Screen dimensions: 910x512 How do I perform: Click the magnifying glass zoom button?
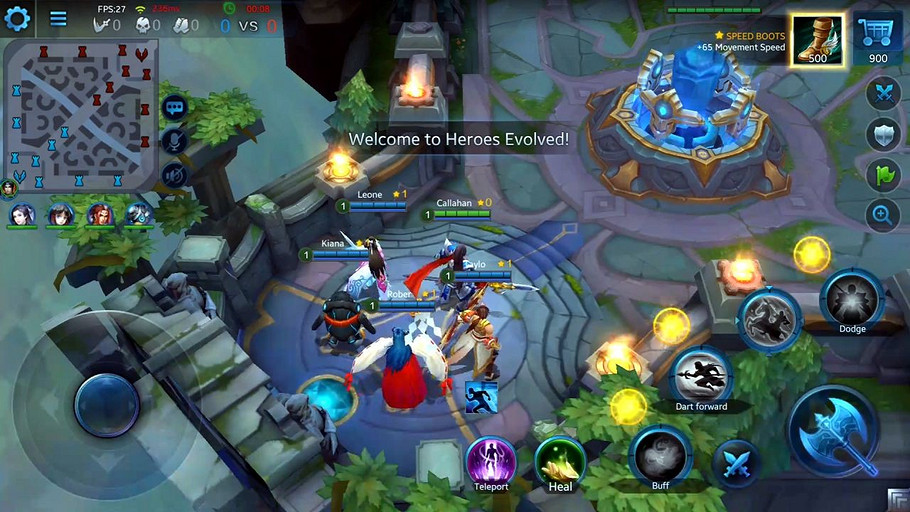(x=883, y=214)
